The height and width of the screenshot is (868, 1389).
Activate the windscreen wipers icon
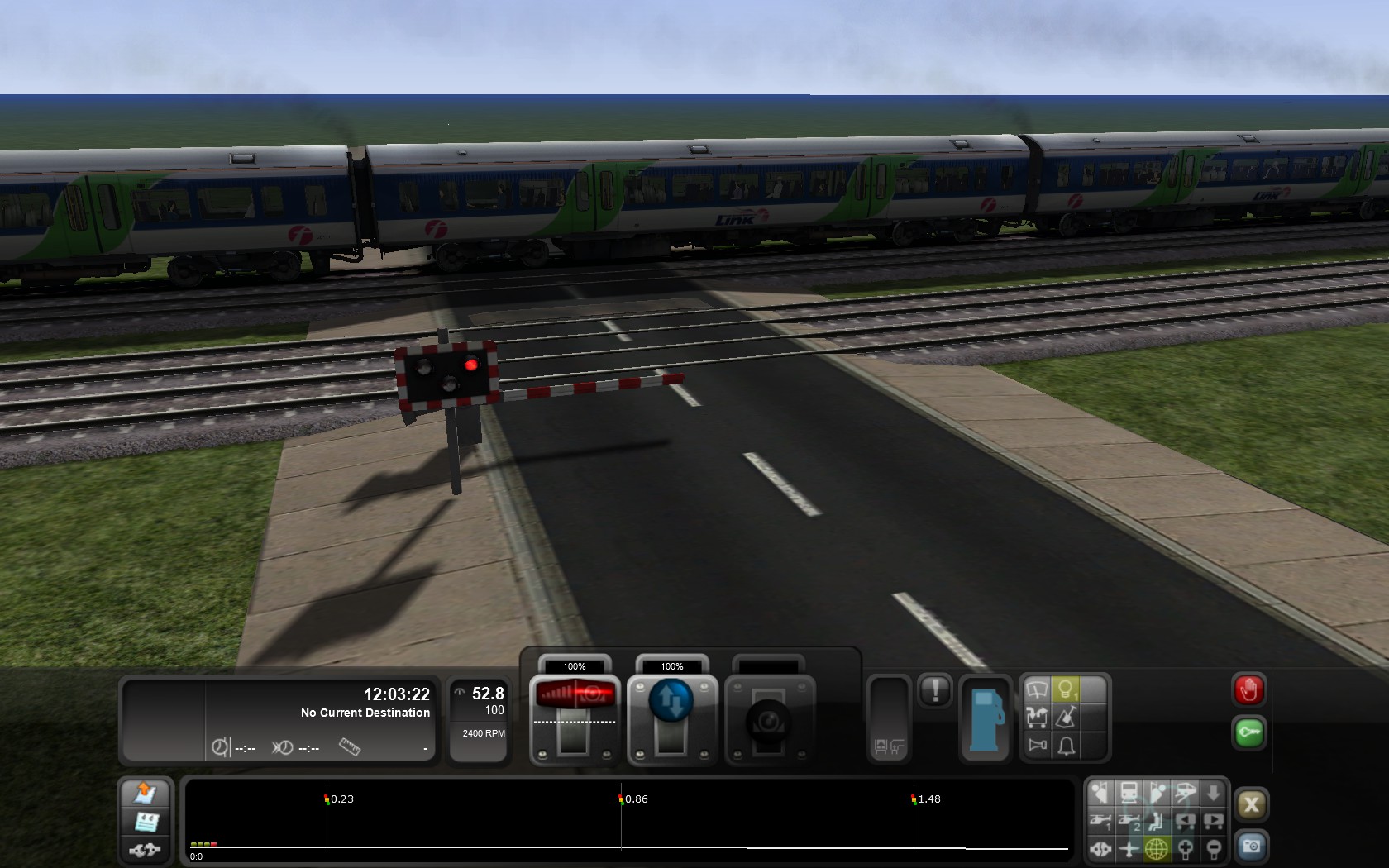(1037, 689)
